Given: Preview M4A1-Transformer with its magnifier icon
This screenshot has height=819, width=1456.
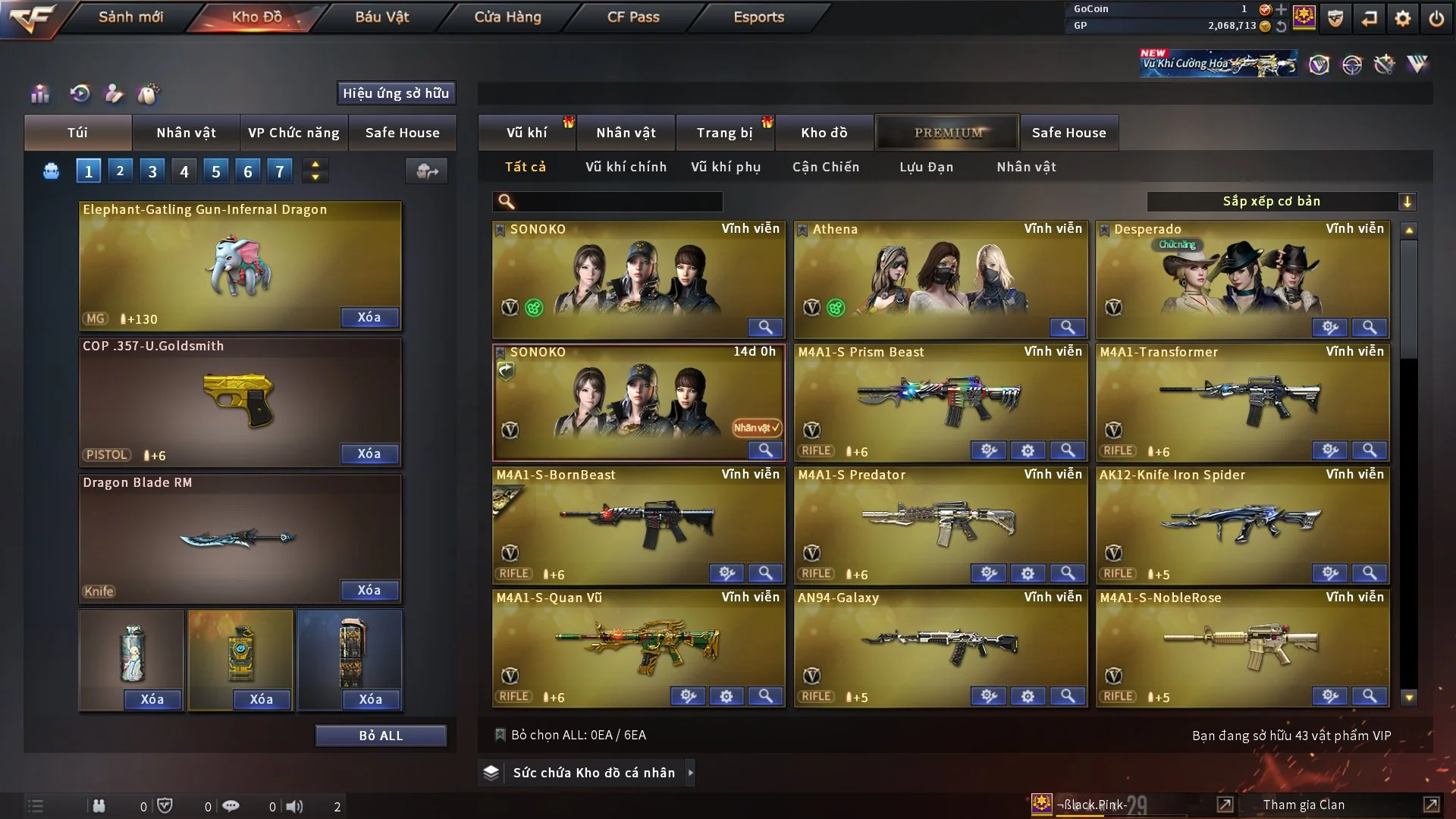Looking at the screenshot, I should (x=1370, y=450).
